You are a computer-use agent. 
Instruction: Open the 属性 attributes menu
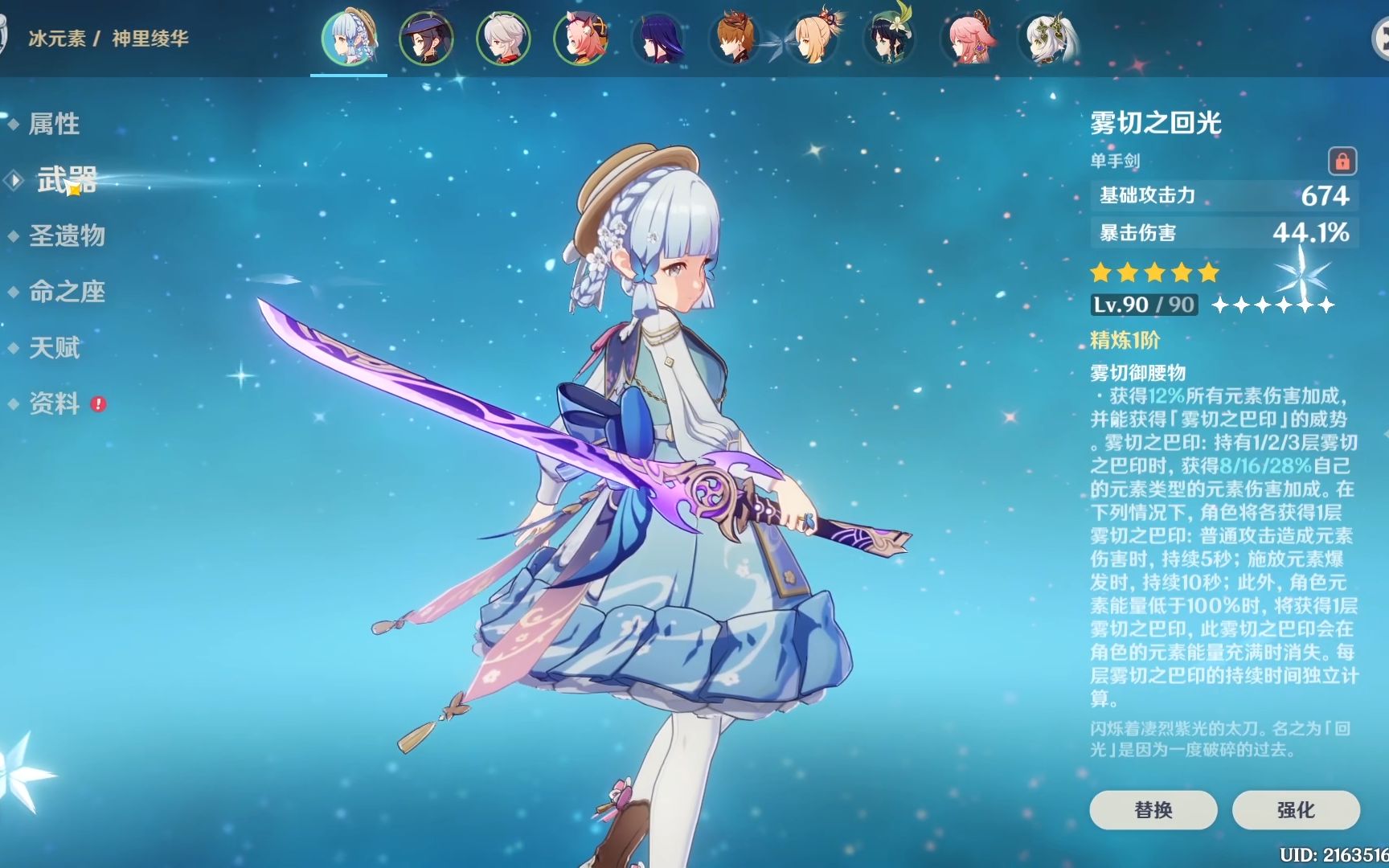[x=54, y=124]
